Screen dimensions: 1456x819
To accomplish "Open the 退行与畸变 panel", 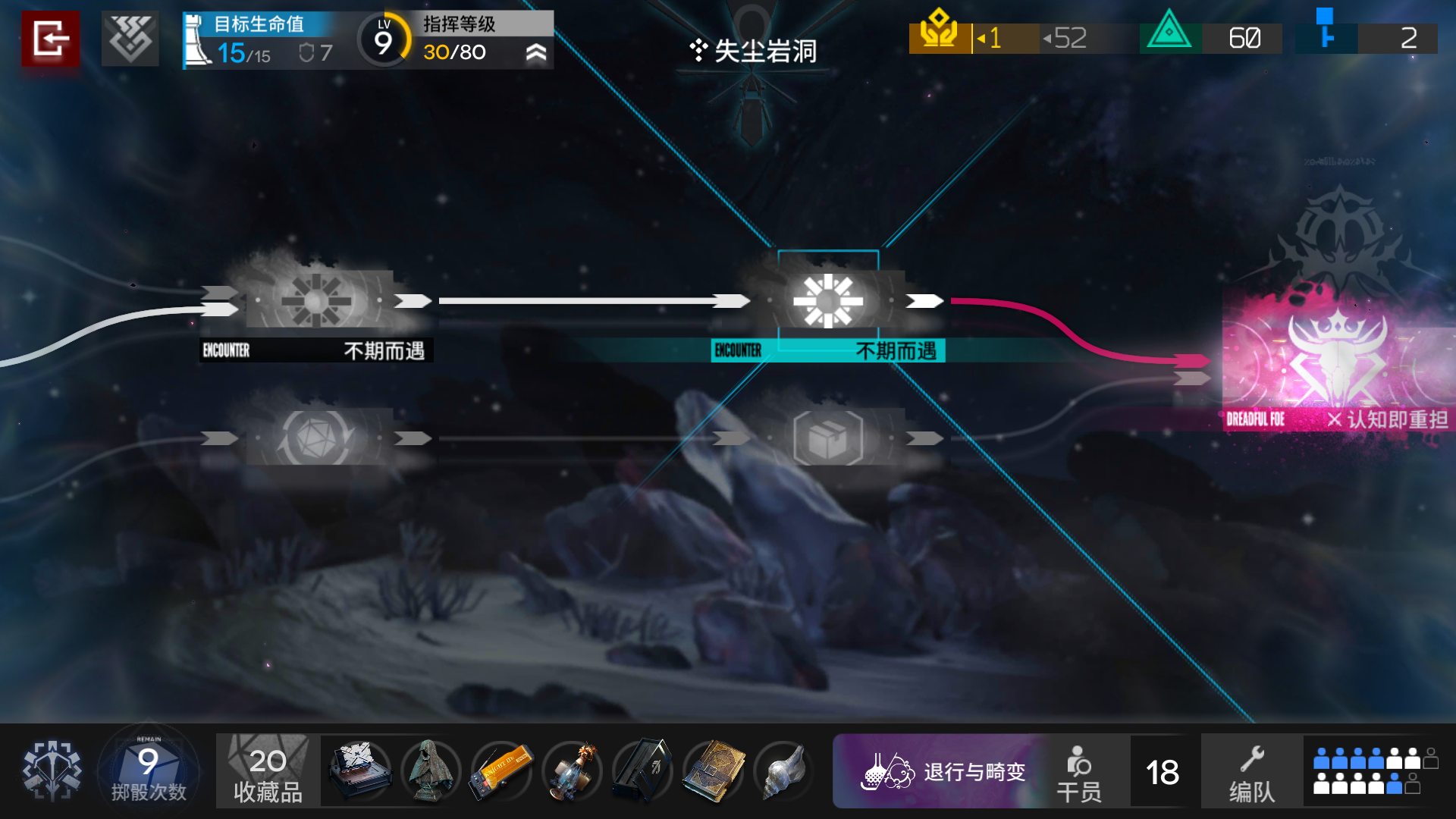I will pos(944,771).
